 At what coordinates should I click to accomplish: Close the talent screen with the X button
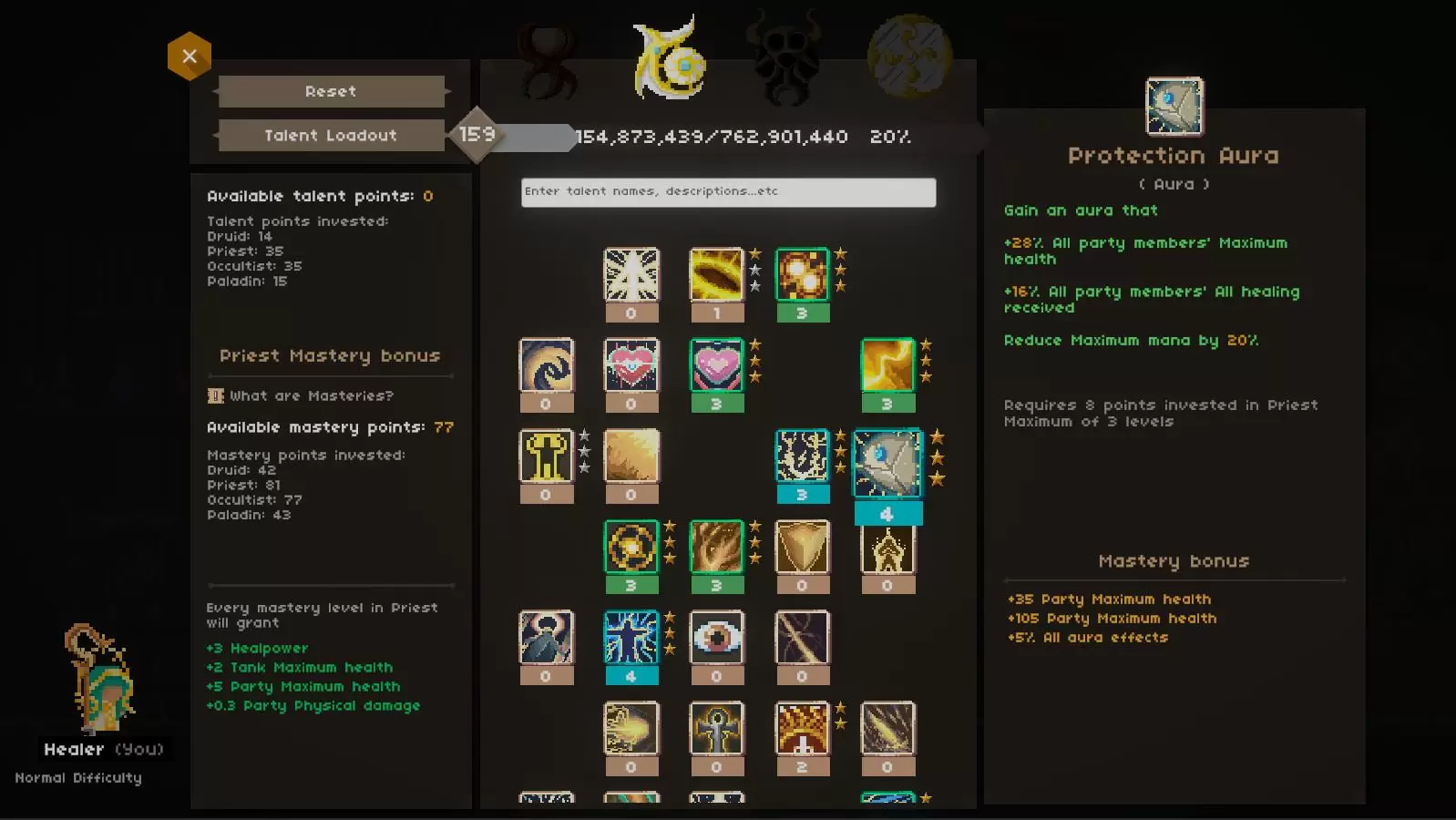(x=190, y=56)
